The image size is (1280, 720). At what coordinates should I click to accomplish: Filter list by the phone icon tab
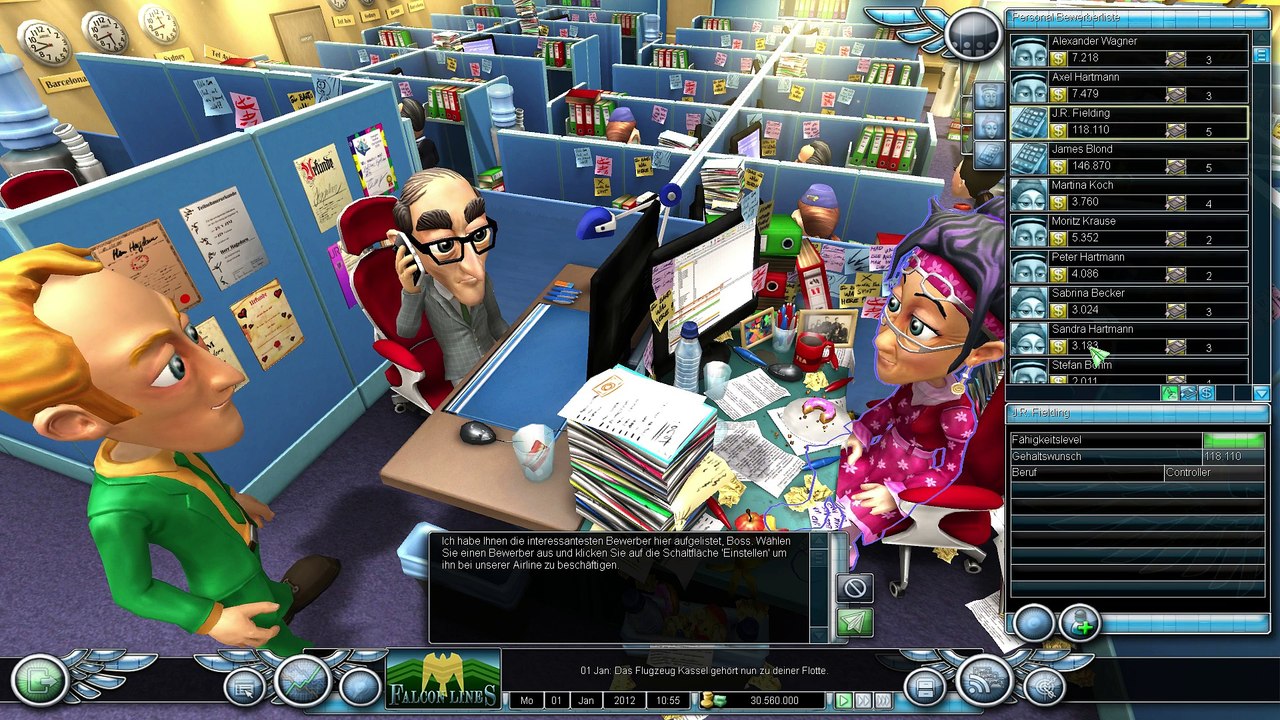(x=989, y=155)
